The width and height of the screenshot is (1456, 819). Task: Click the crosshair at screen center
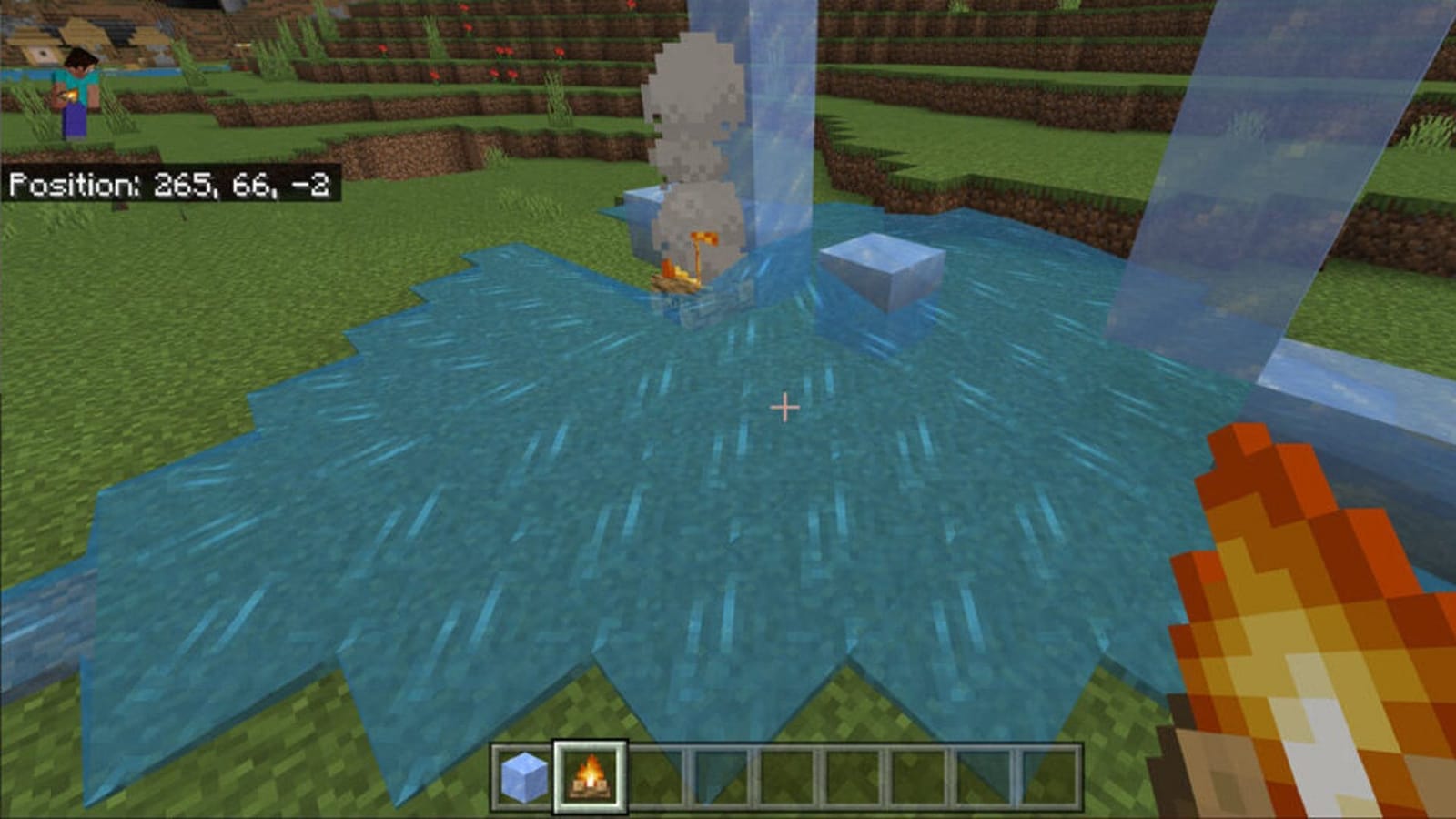(x=784, y=408)
